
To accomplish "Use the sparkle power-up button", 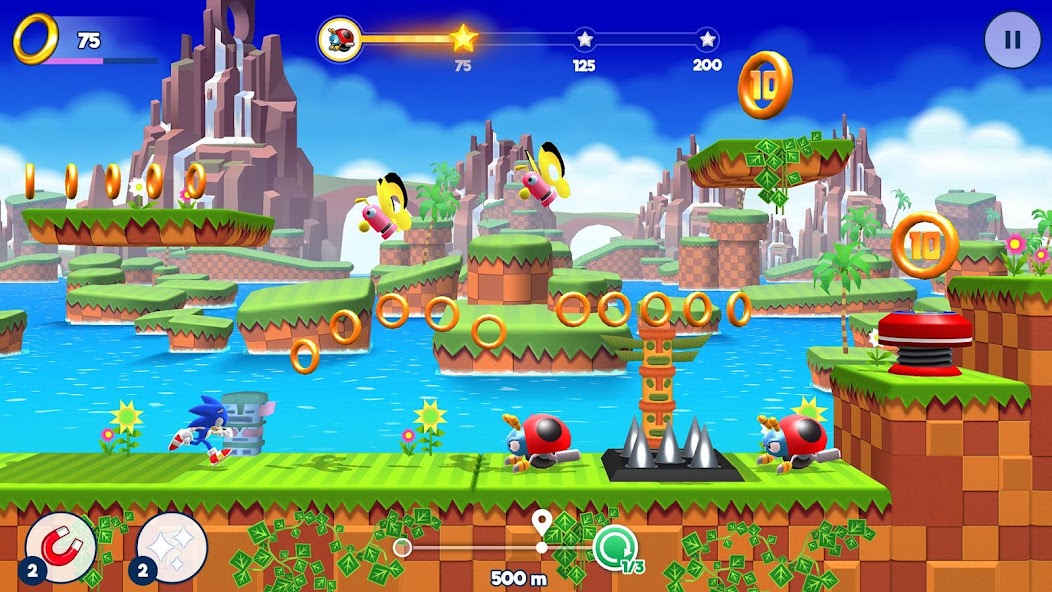I will pos(171,547).
